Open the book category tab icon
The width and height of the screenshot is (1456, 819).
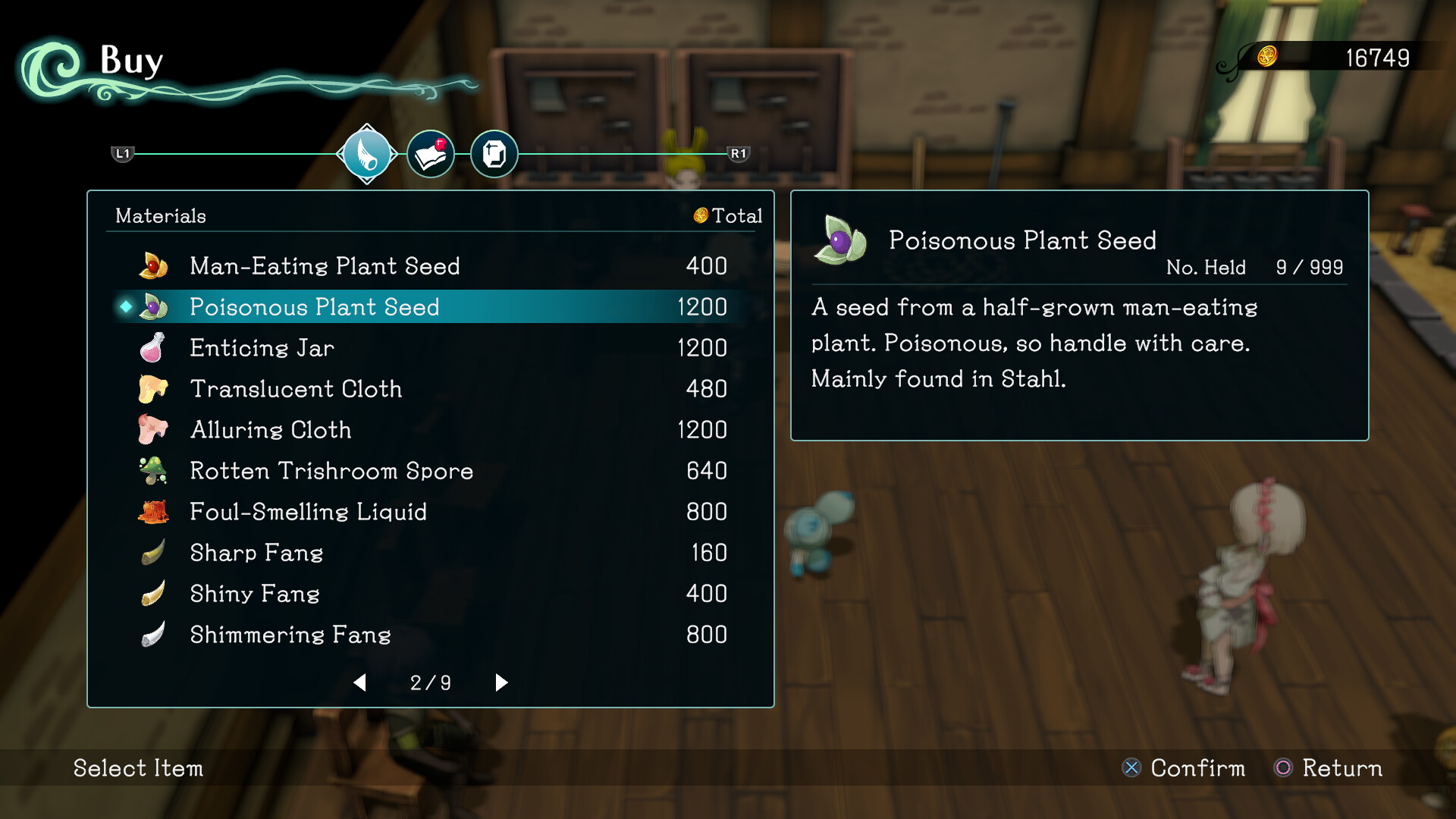coord(430,153)
